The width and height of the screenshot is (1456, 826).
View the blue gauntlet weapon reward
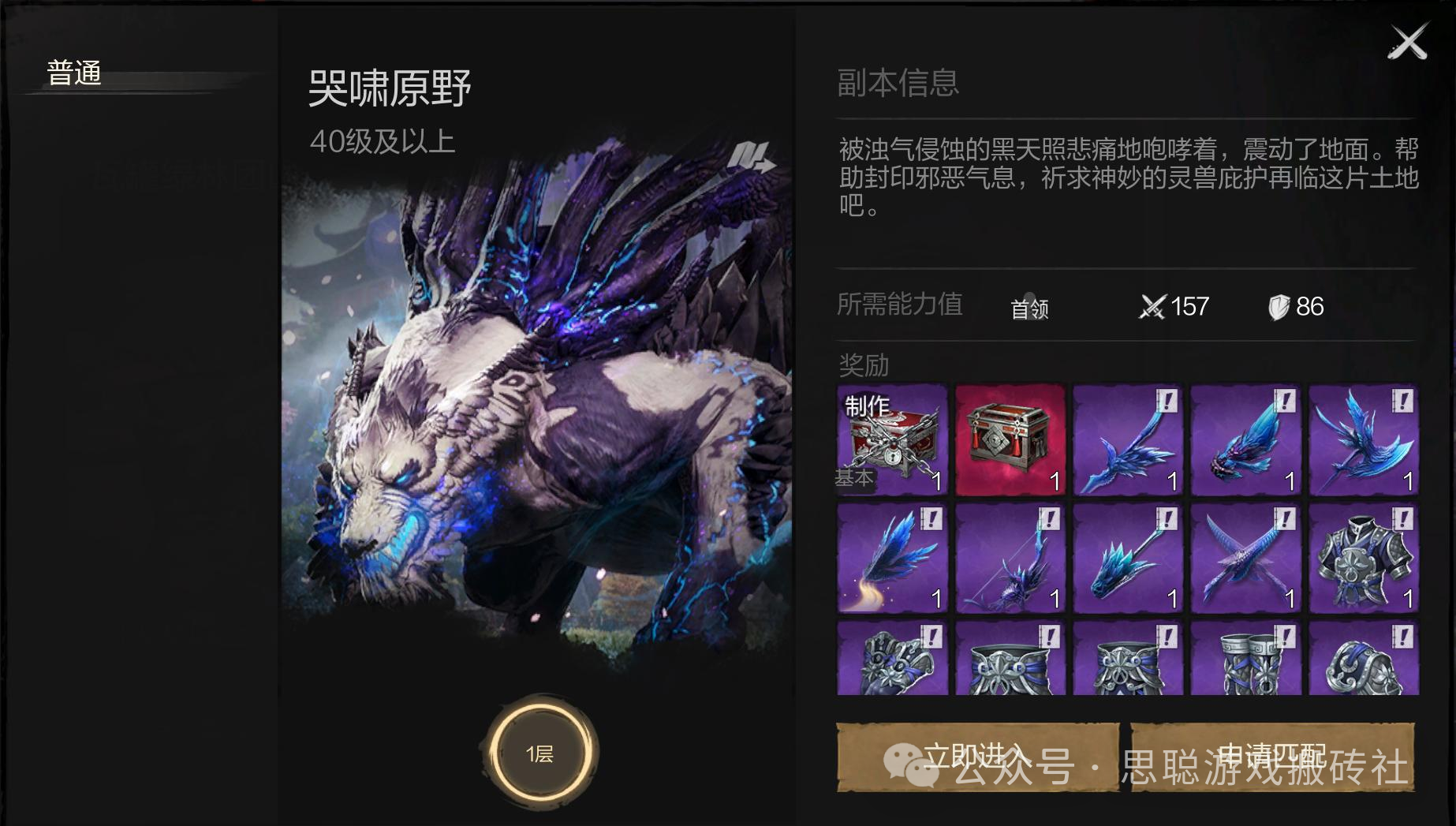coord(1245,440)
